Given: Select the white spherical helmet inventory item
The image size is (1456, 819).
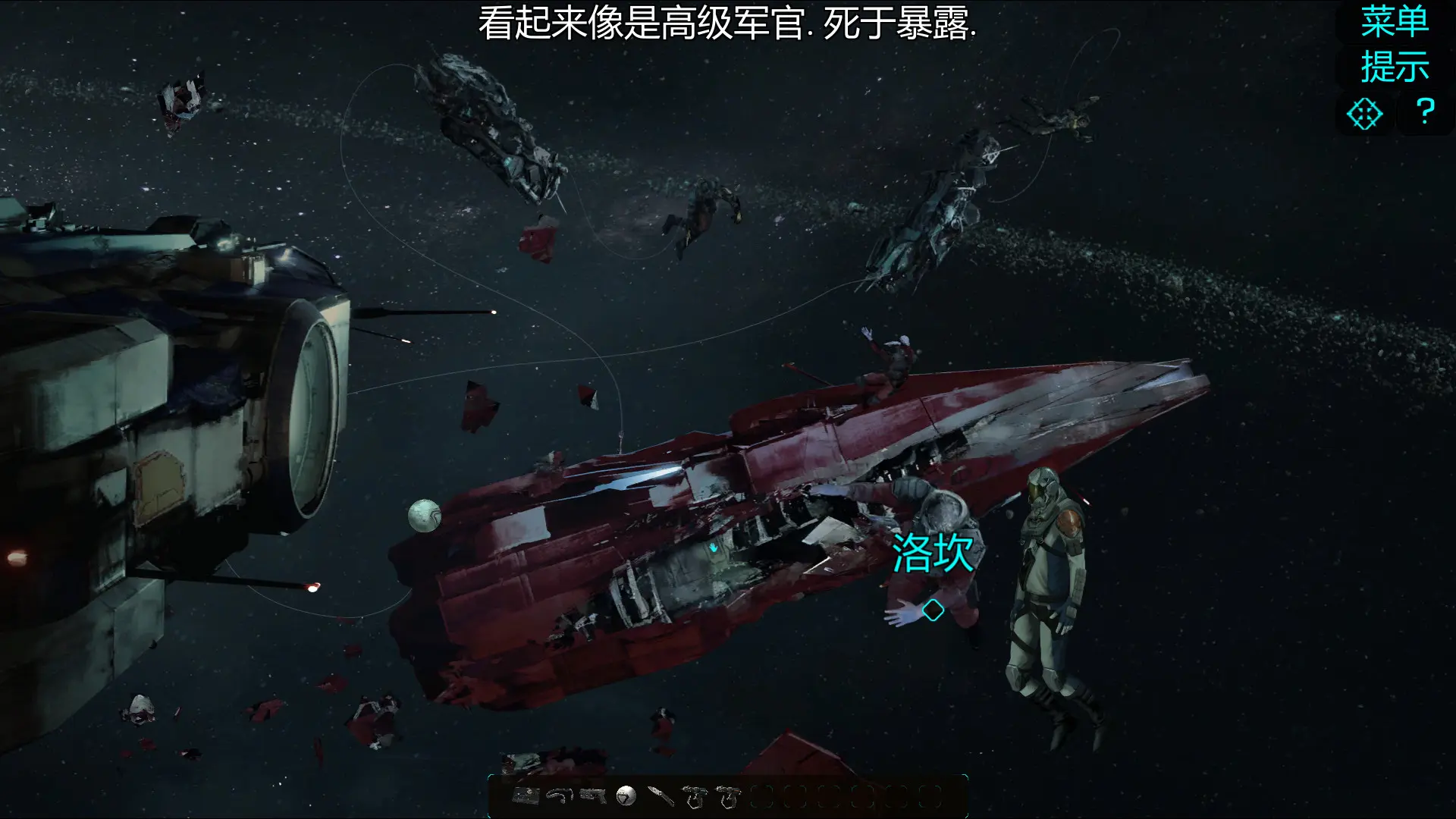Looking at the screenshot, I should [626, 795].
